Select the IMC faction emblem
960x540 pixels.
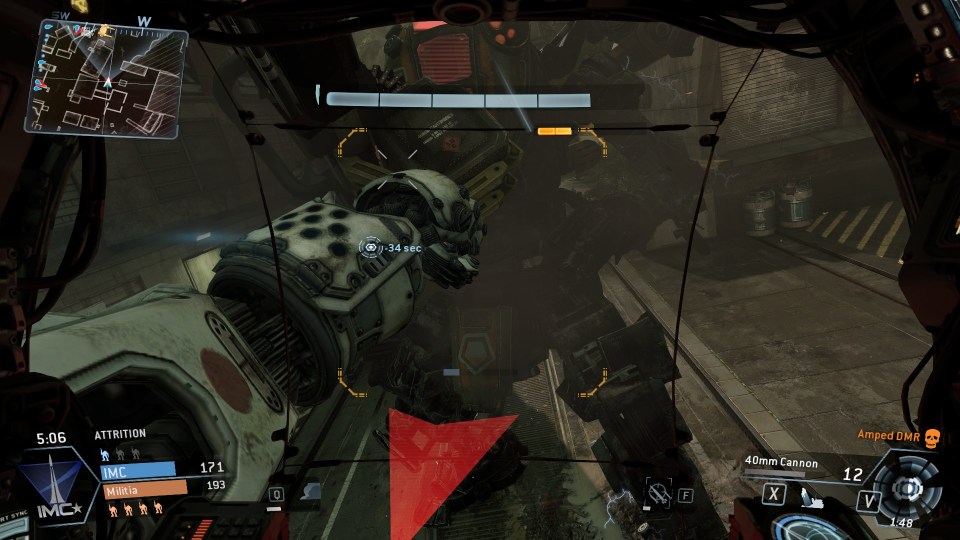point(58,480)
